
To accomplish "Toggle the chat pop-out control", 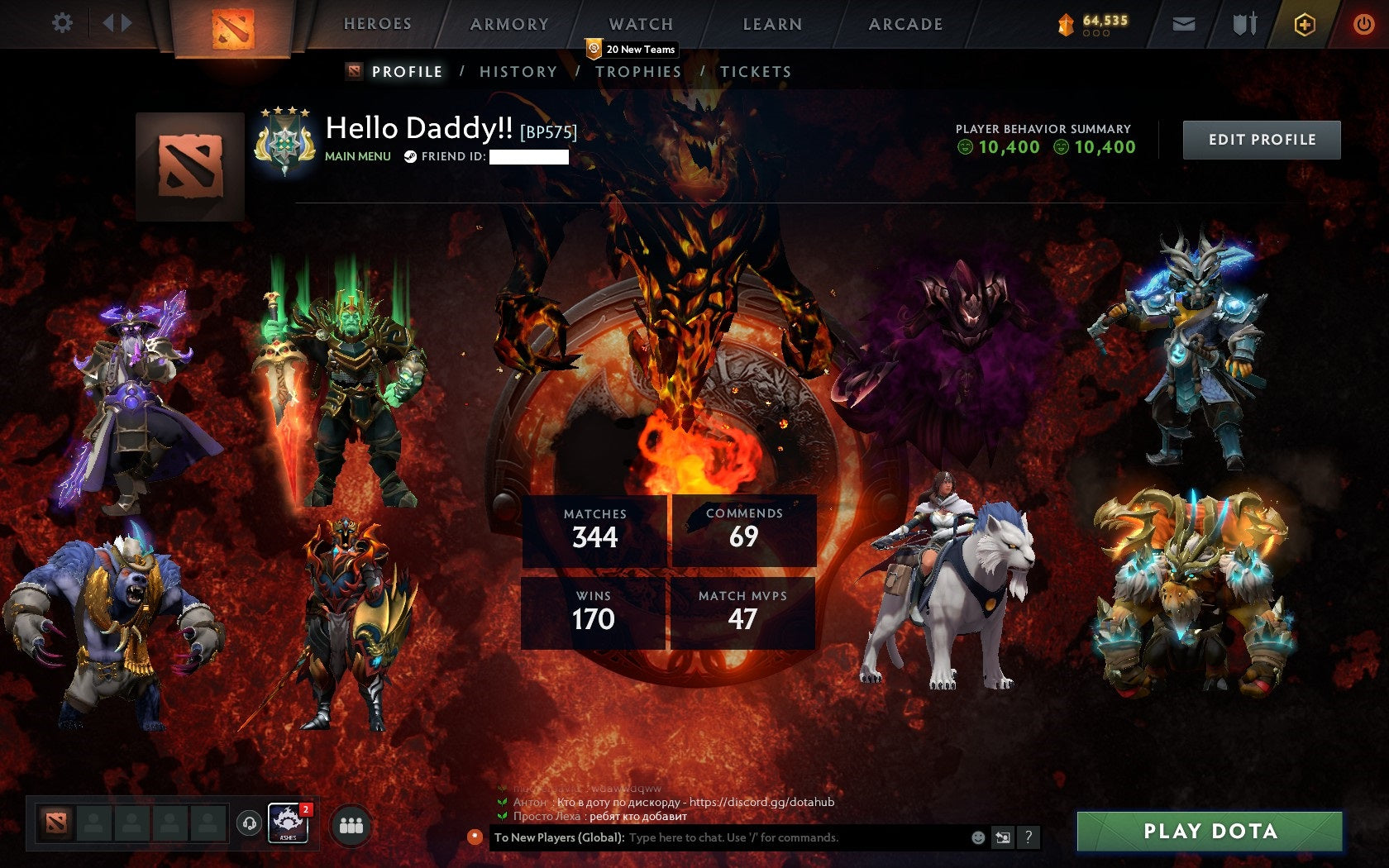I will coord(1002,837).
